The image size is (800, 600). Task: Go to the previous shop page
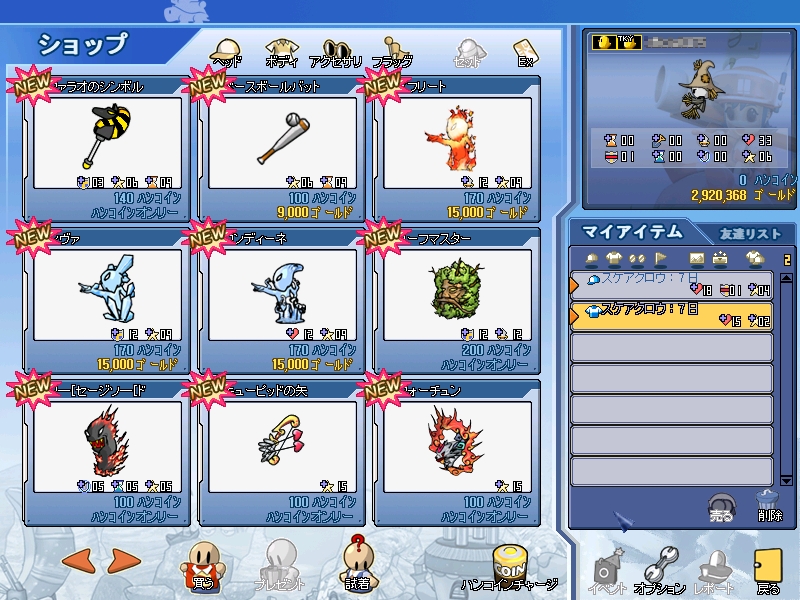(x=77, y=561)
